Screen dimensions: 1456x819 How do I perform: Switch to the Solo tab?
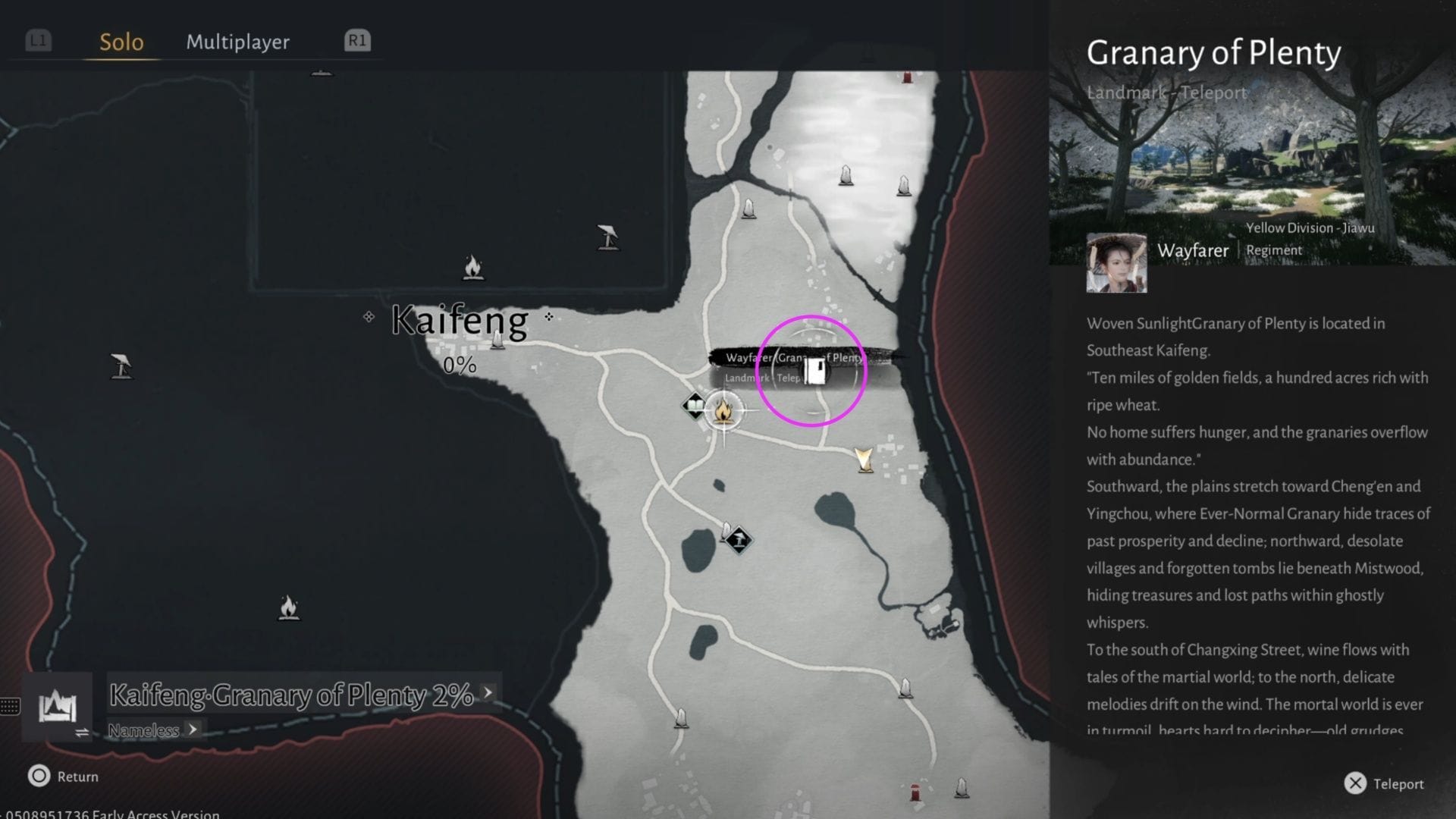120,42
